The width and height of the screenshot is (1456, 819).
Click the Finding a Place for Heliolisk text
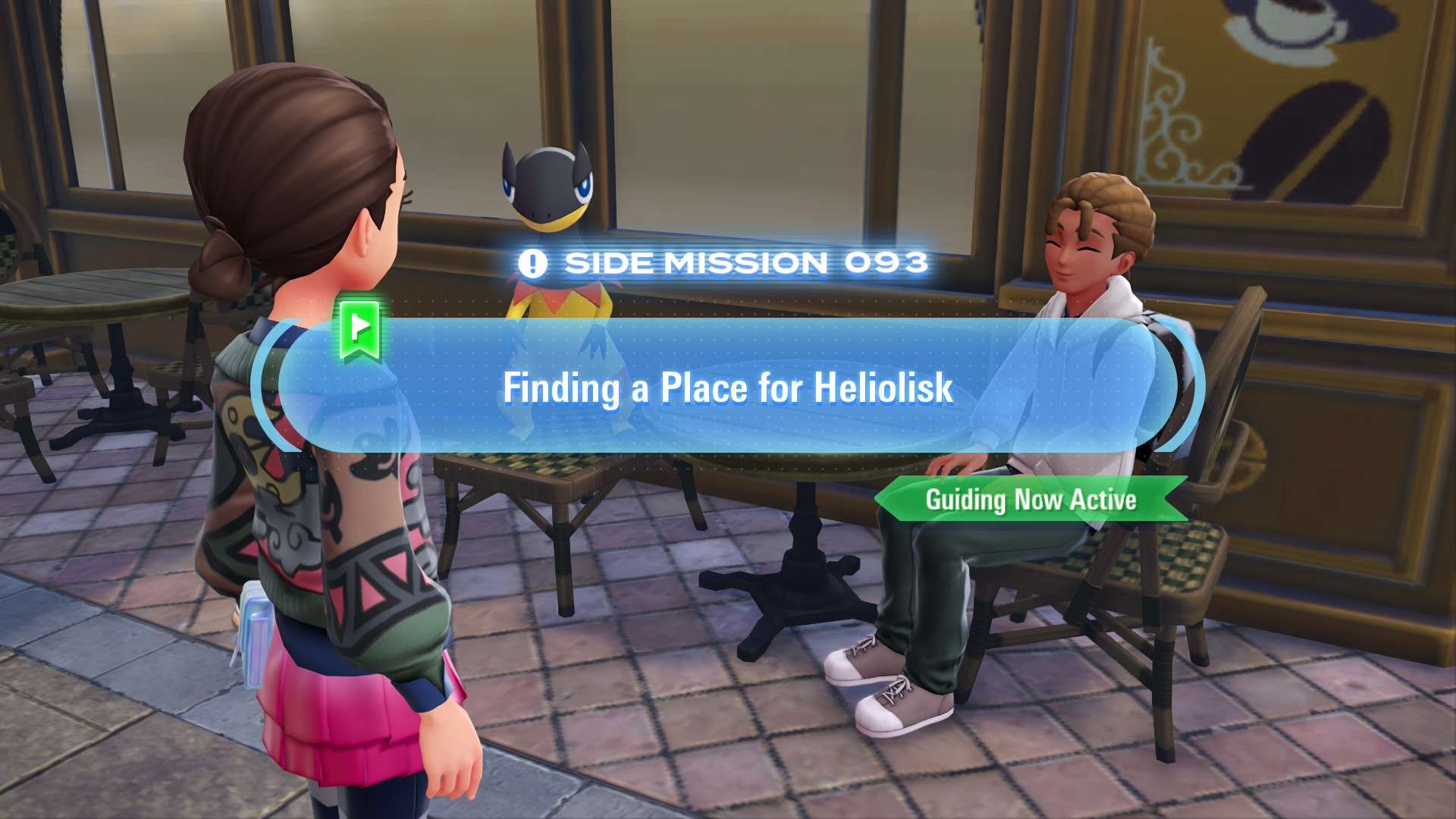tap(728, 388)
